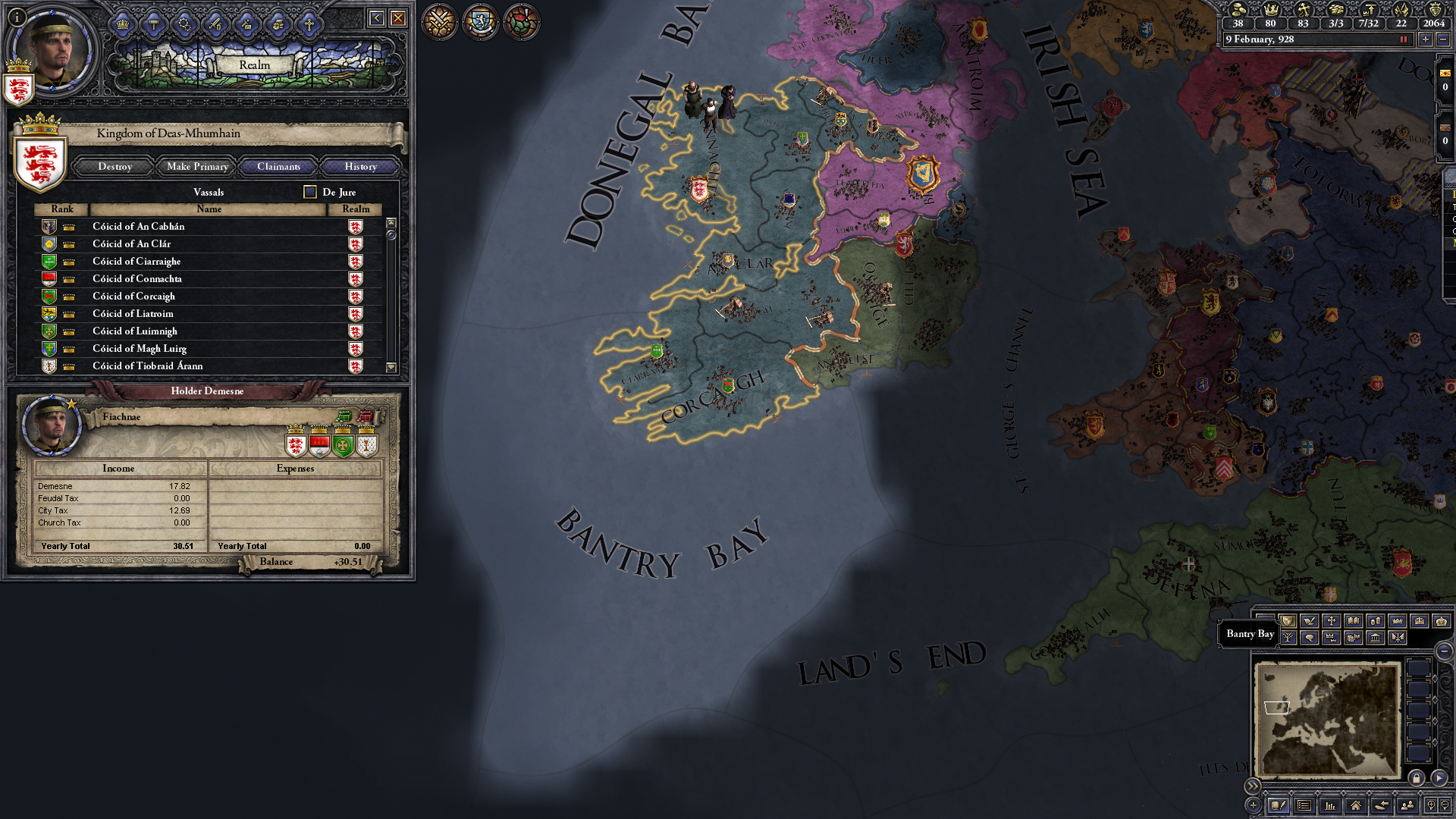Open the History tab of Deas-Mhumhain
Screen dimensions: 1456x819
[x=359, y=166]
